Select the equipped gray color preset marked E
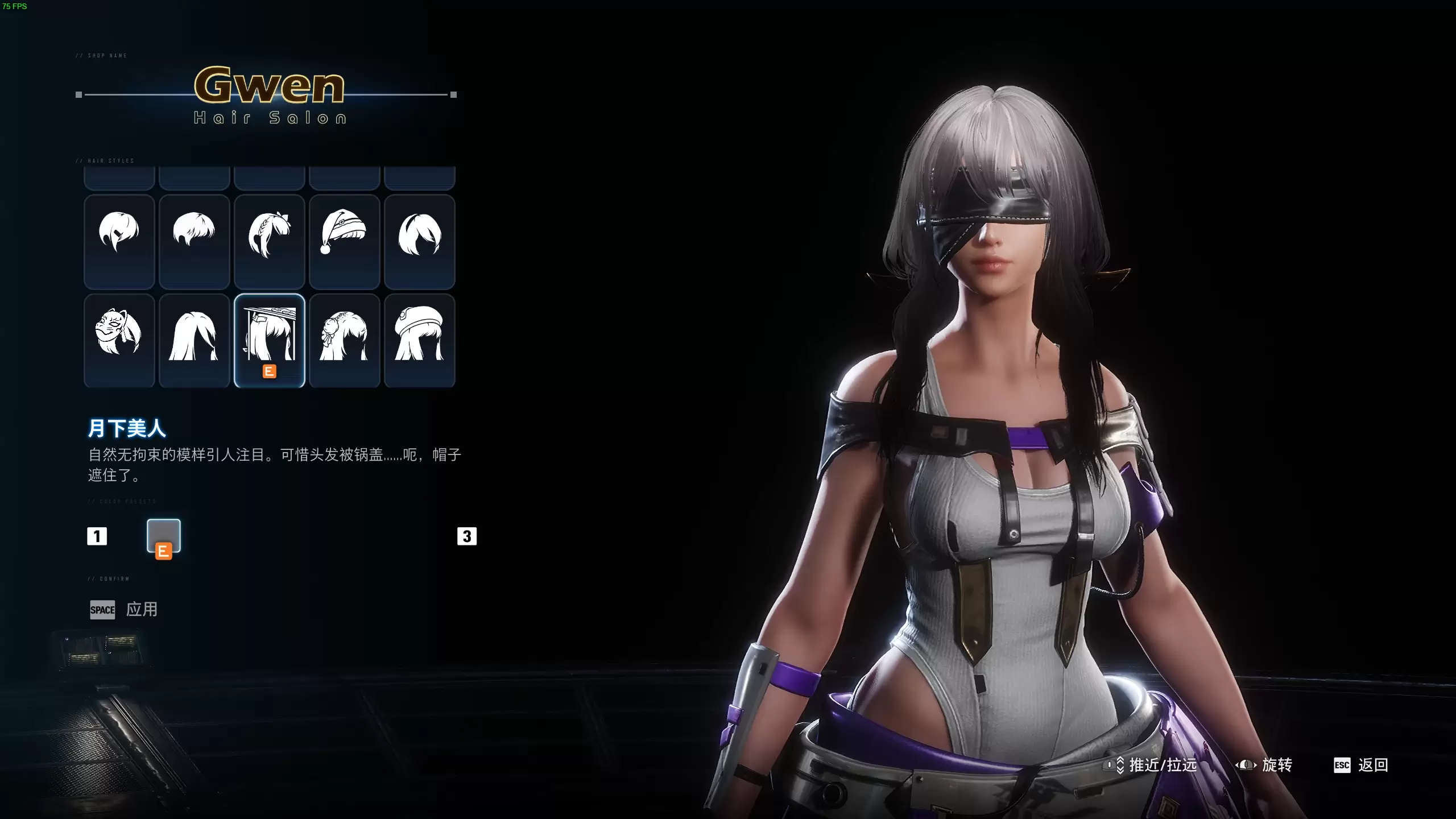Screen dimensions: 1456x819 coord(164,536)
